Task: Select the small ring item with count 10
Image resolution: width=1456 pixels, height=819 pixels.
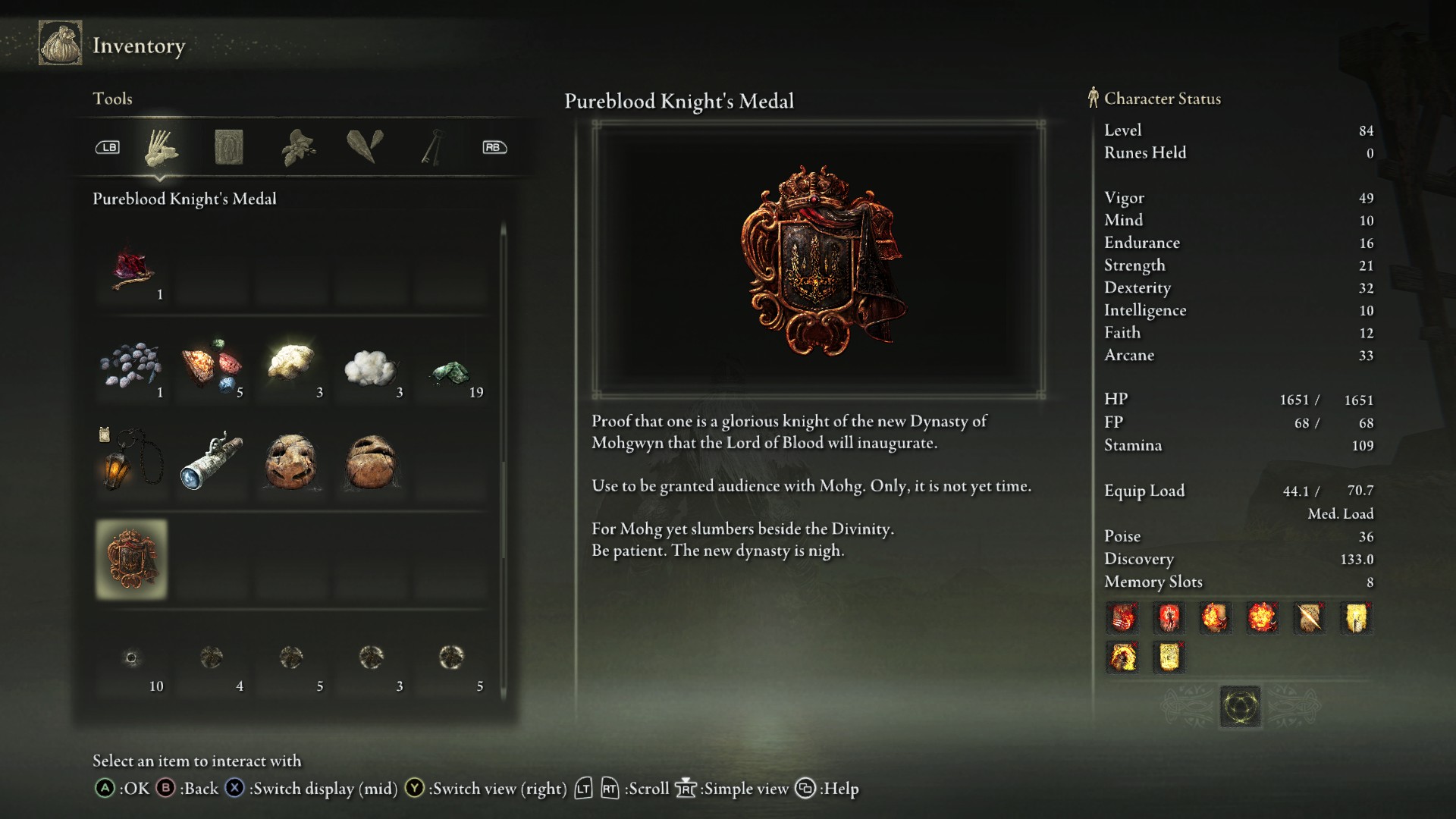Action: pyautogui.click(x=131, y=658)
